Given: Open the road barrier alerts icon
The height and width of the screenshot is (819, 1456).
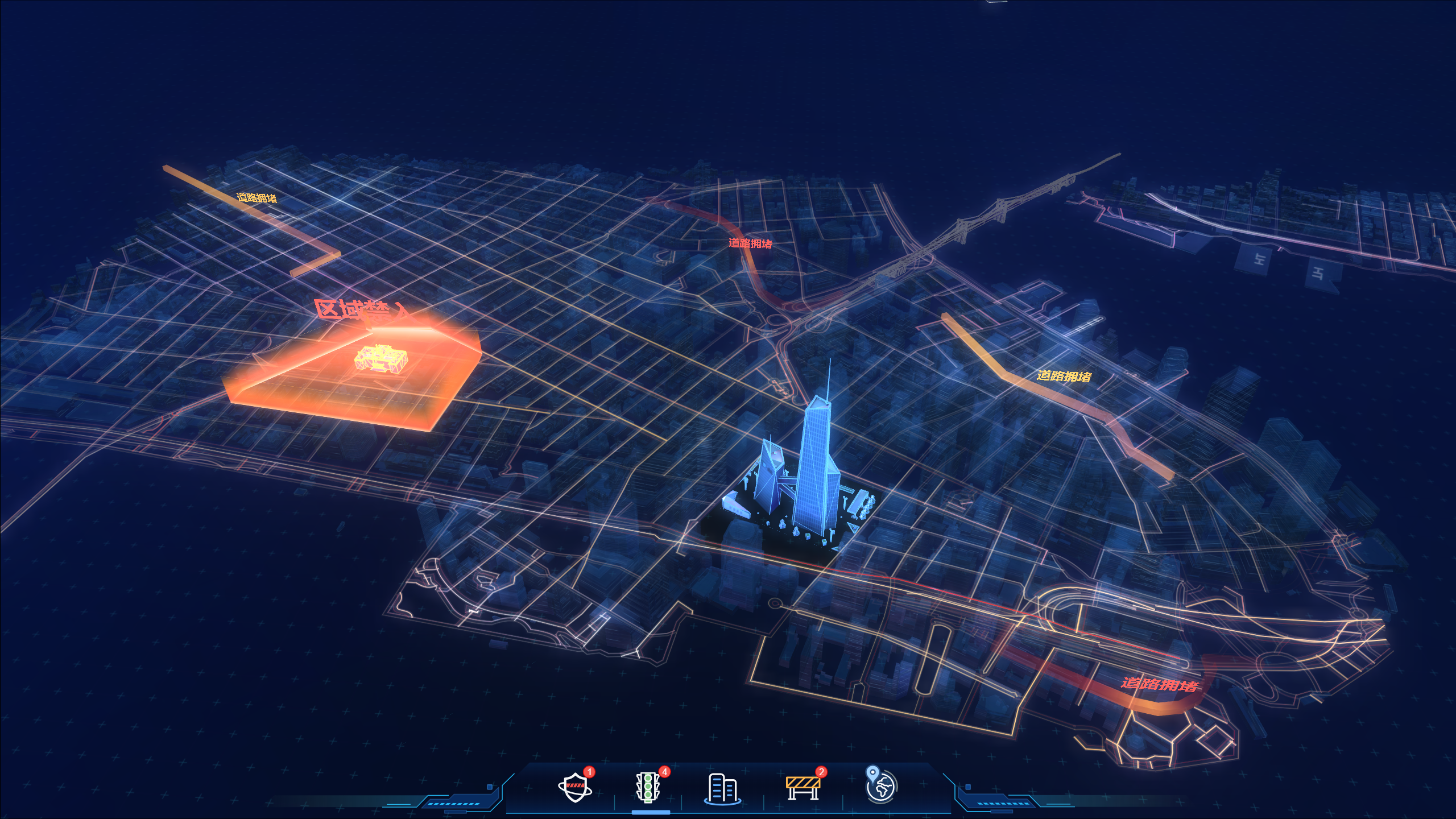Looking at the screenshot, I should pyautogui.click(x=803, y=787).
